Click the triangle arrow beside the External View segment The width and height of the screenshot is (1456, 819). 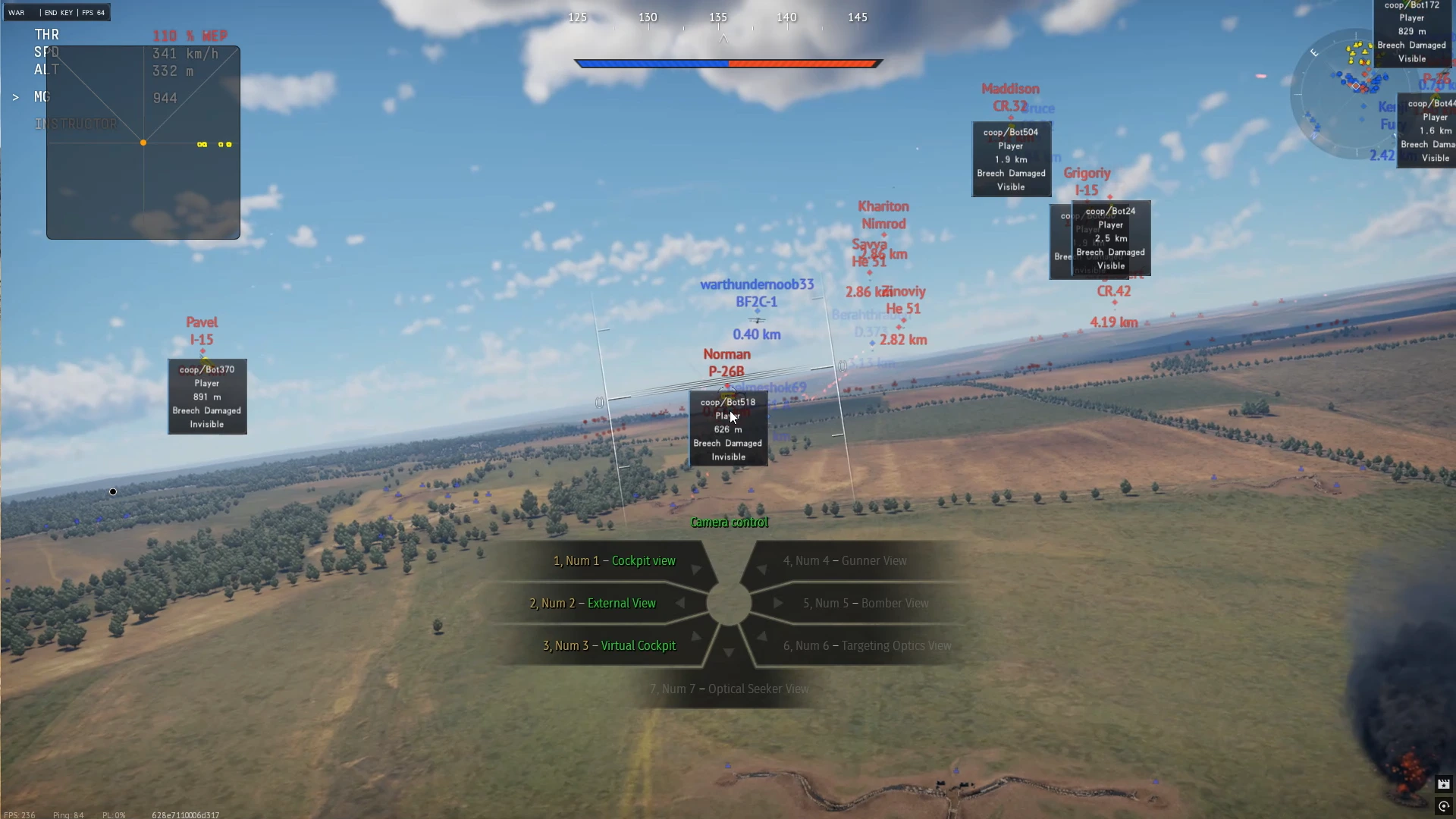coord(681,603)
